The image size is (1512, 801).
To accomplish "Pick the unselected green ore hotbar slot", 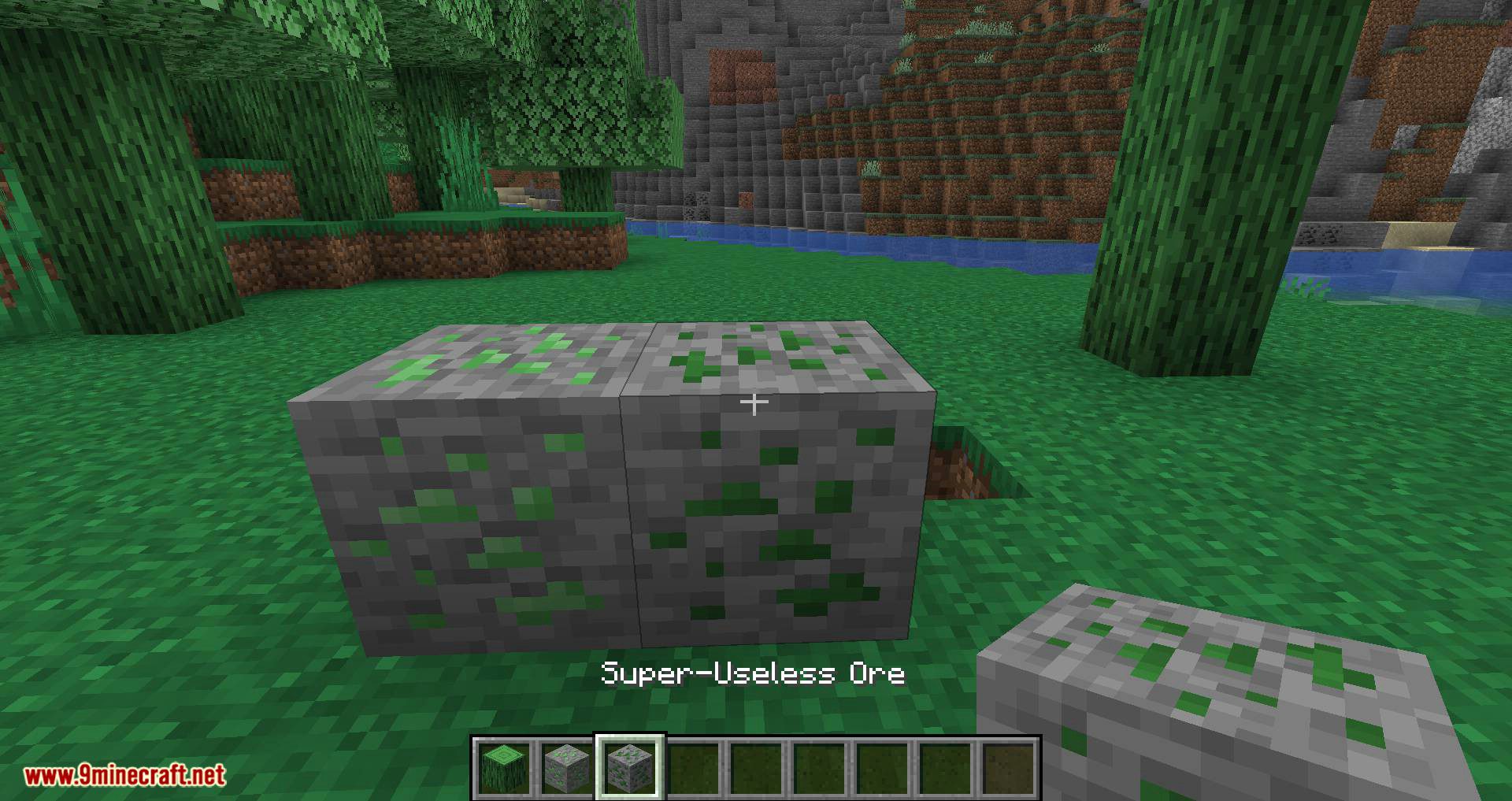I will [x=567, y=767].
